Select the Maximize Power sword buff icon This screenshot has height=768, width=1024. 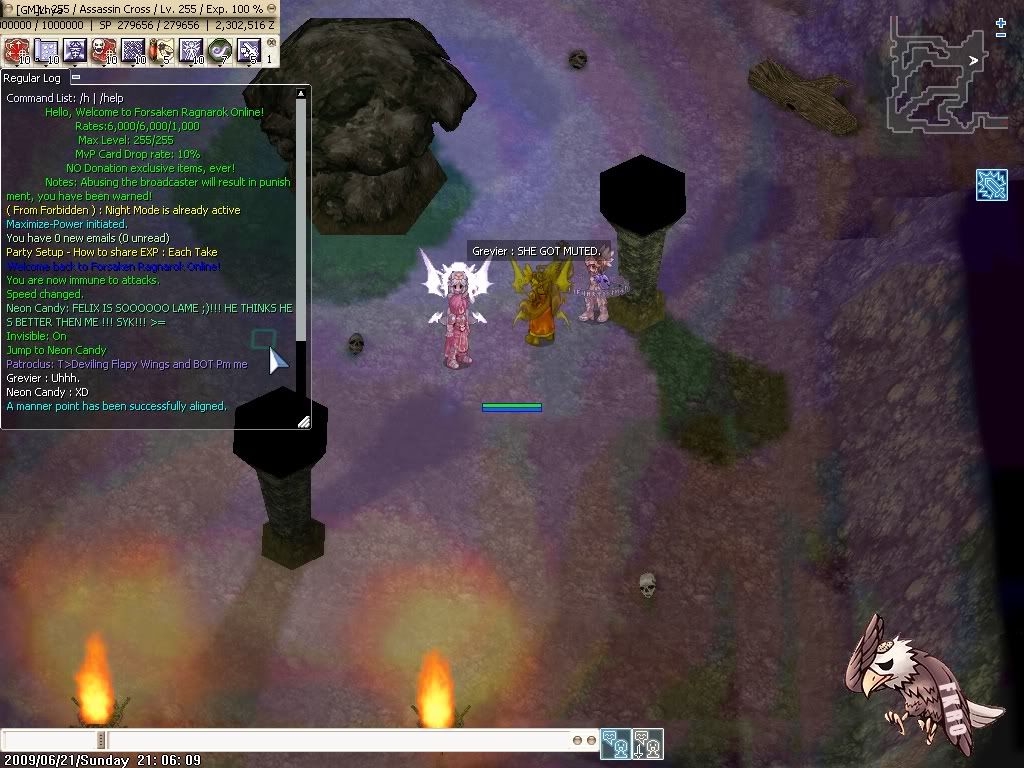pyautogui.click(x=991, y=185)
